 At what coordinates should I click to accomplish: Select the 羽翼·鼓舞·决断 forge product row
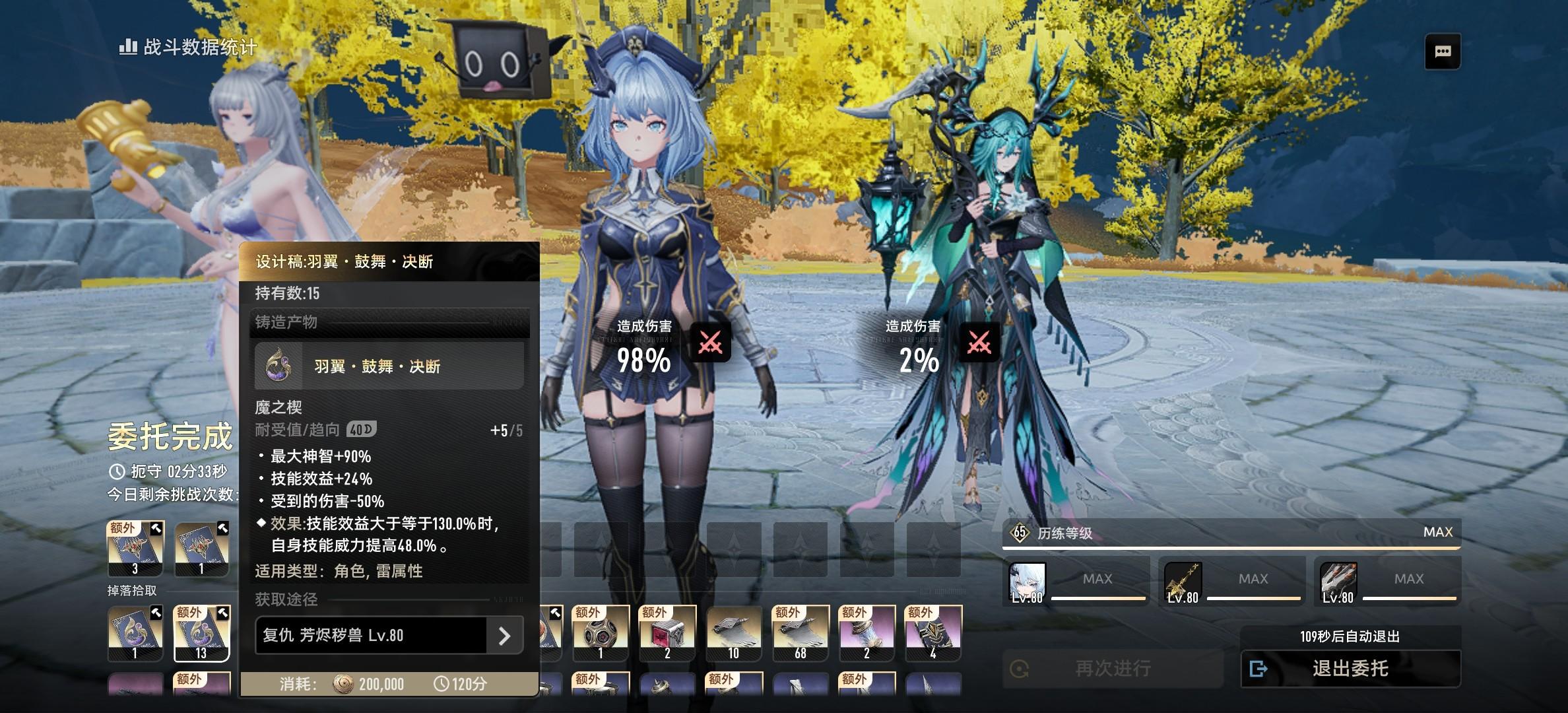point(389,366)
